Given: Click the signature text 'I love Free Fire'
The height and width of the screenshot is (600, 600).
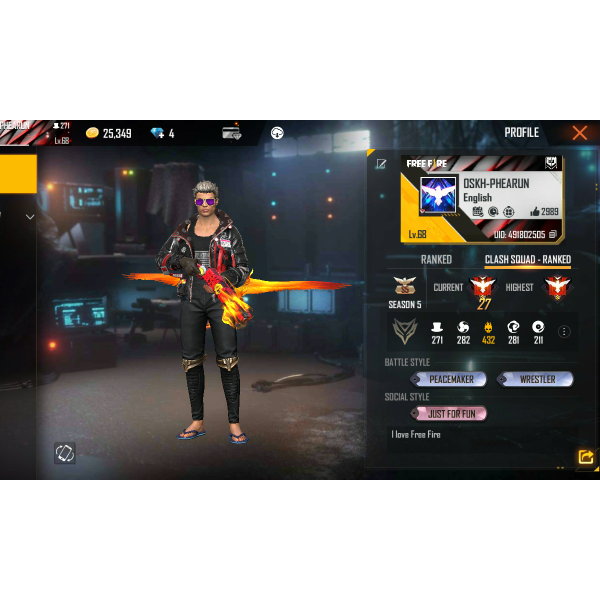Looking at the screenshot, I should pyautogui.click(x=417, y=435).
